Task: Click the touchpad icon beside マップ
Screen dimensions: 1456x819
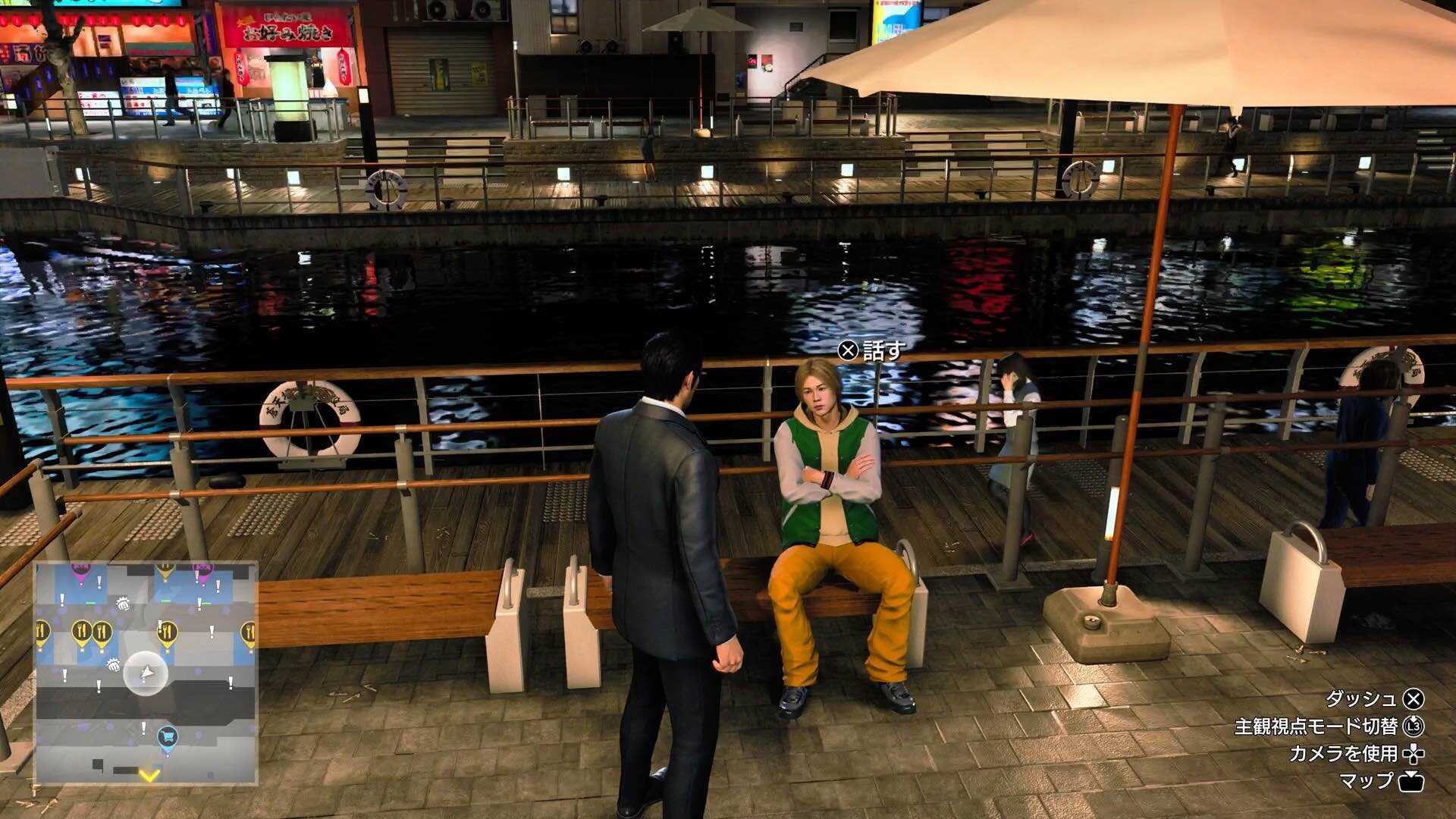Action: 1413,781
